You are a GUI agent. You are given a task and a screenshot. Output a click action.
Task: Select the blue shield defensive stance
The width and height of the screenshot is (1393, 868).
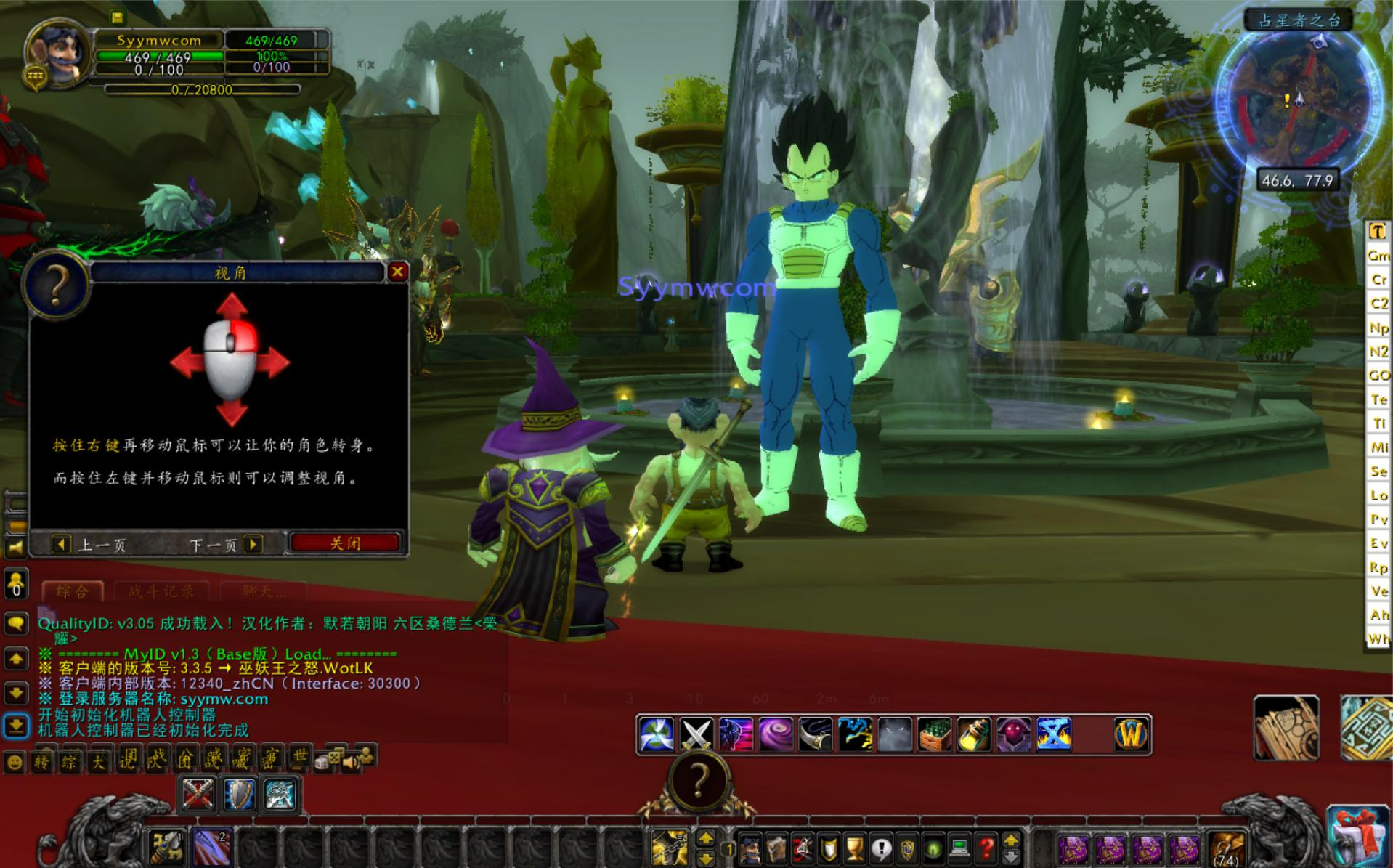pyautogui.click(x=239, y=794)
